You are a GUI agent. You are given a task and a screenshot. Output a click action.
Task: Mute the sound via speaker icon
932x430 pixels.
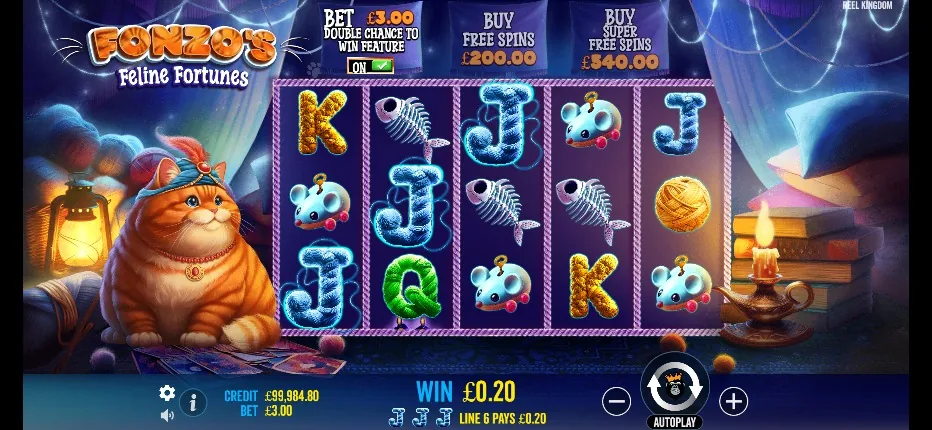167,414
